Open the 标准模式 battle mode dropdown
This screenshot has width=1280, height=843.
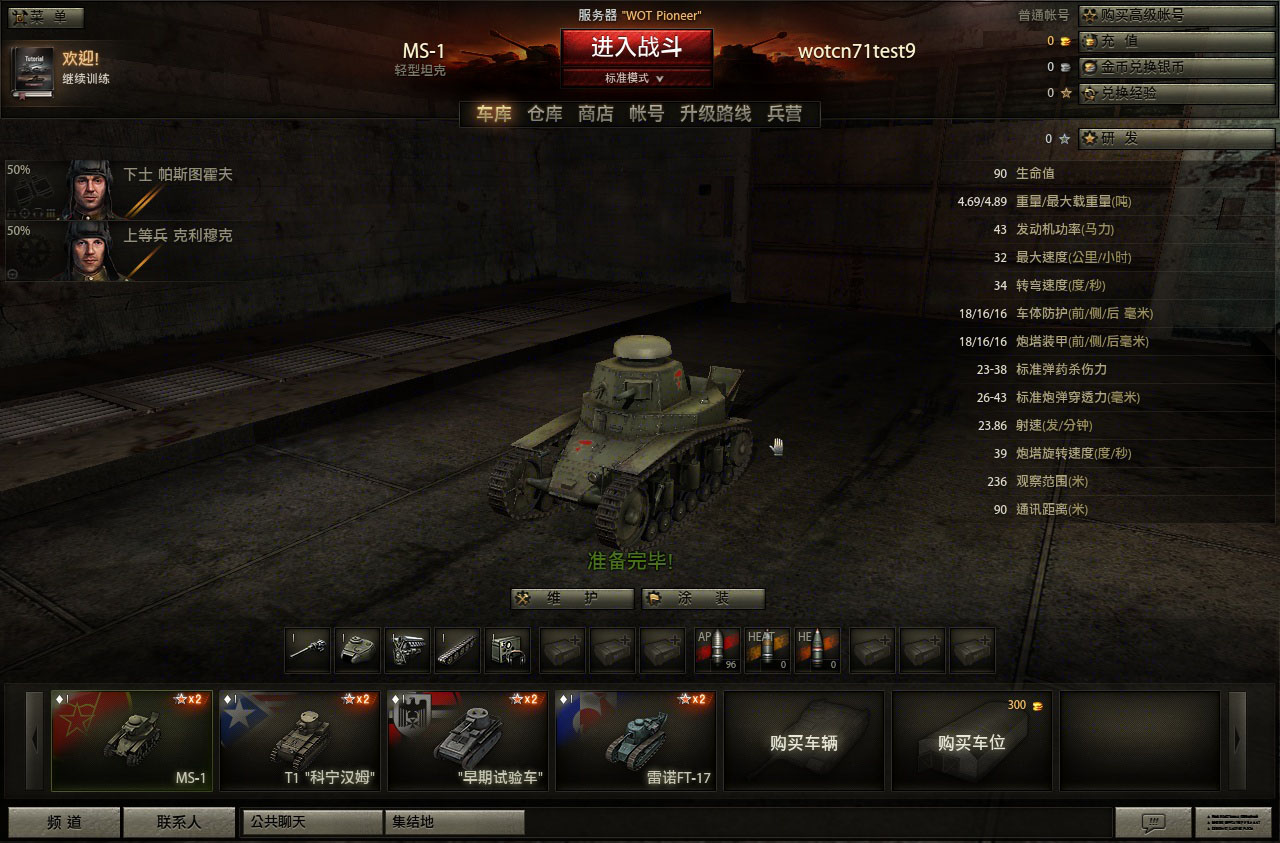pyautogui.click(x=636, y=78)
